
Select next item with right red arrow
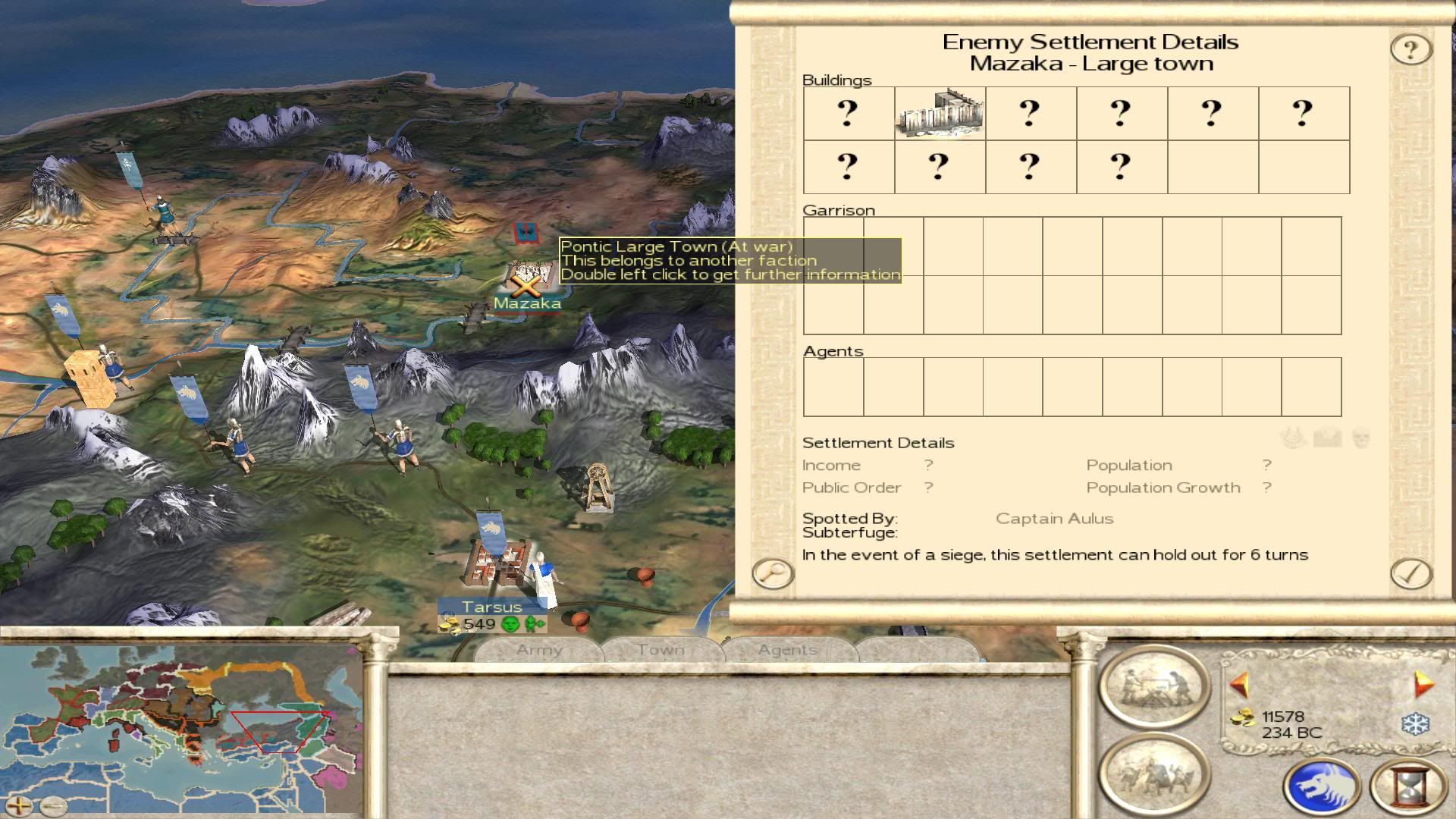click(x=1423, y=685)
